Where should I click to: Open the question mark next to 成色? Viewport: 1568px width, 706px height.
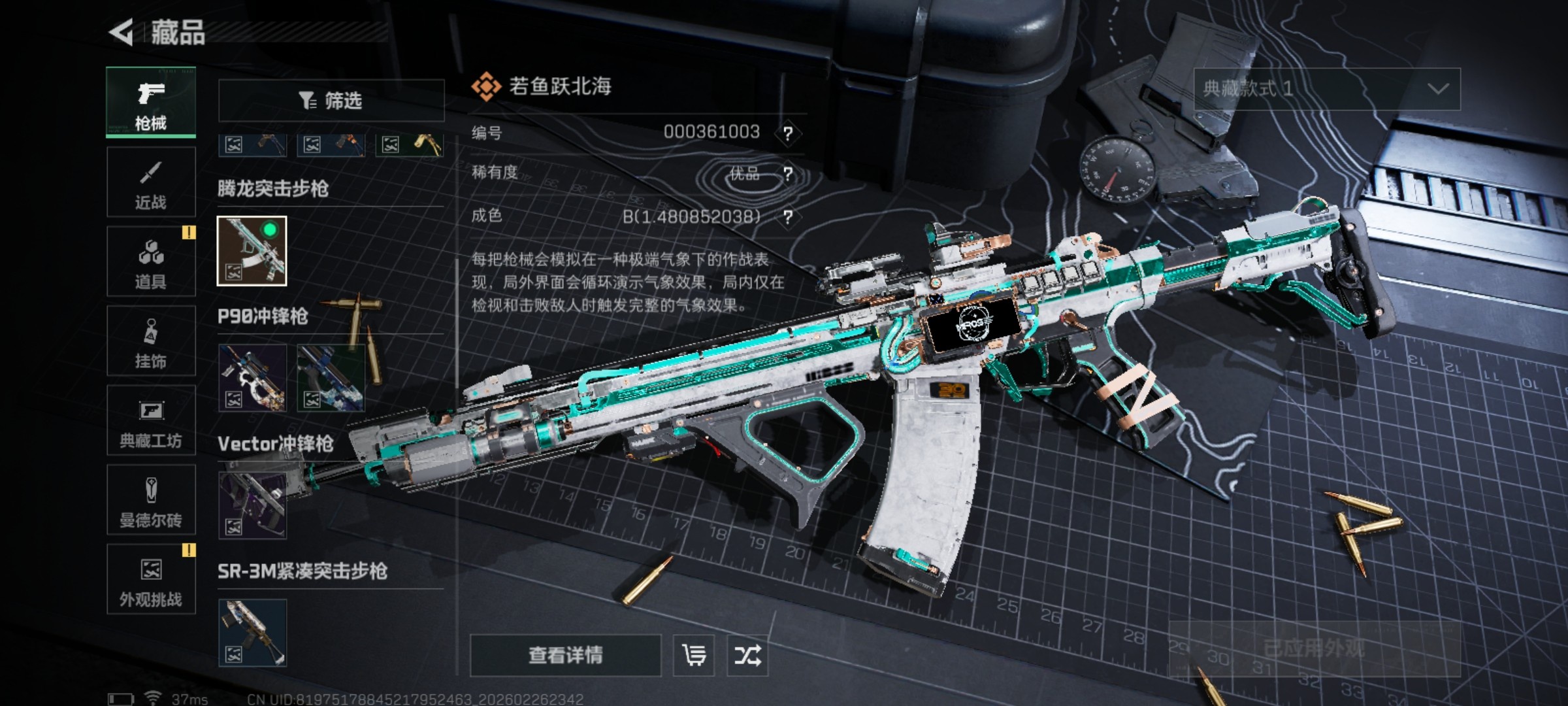788,216
